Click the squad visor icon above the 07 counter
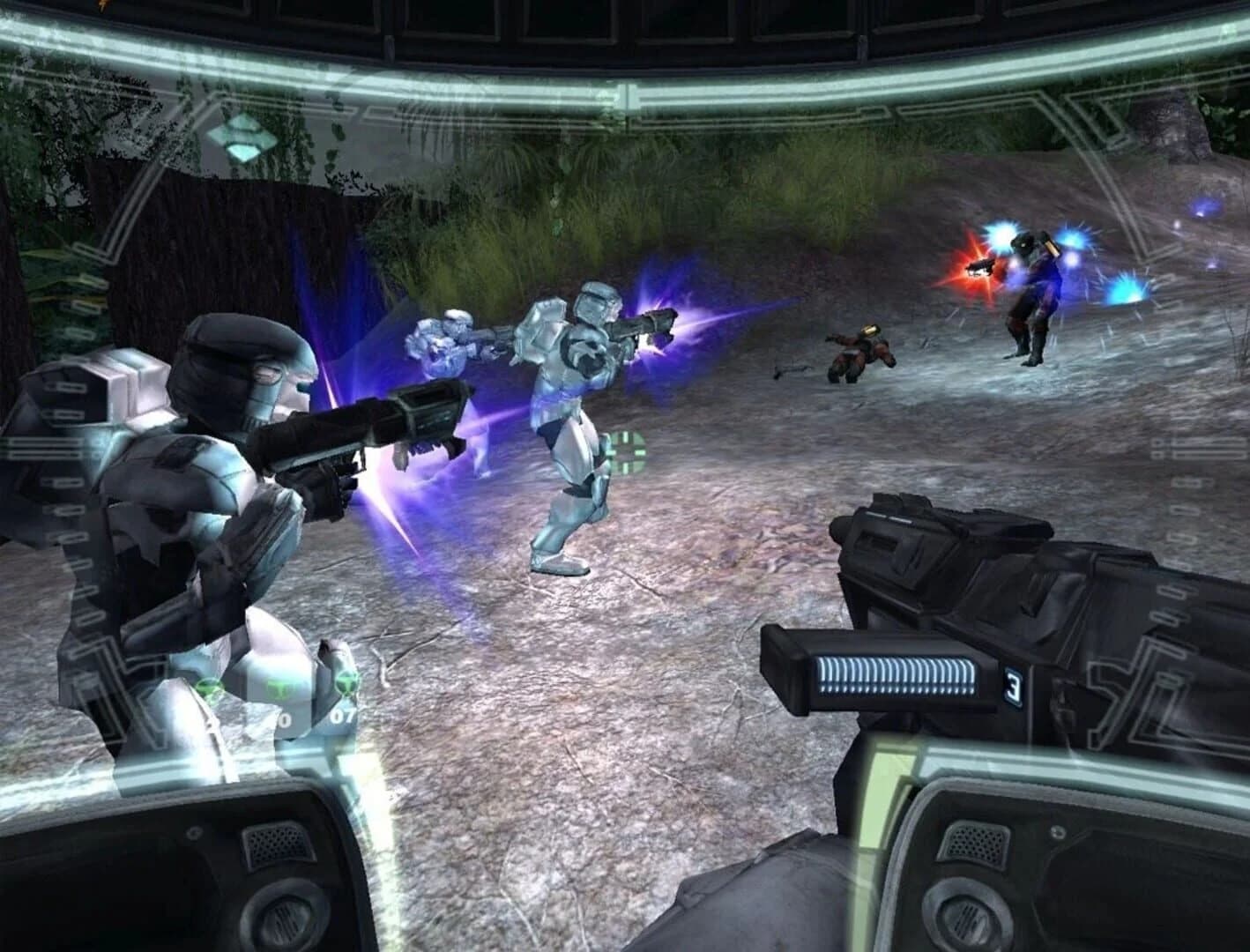The image size is (1250, 952). click(347, 683)
